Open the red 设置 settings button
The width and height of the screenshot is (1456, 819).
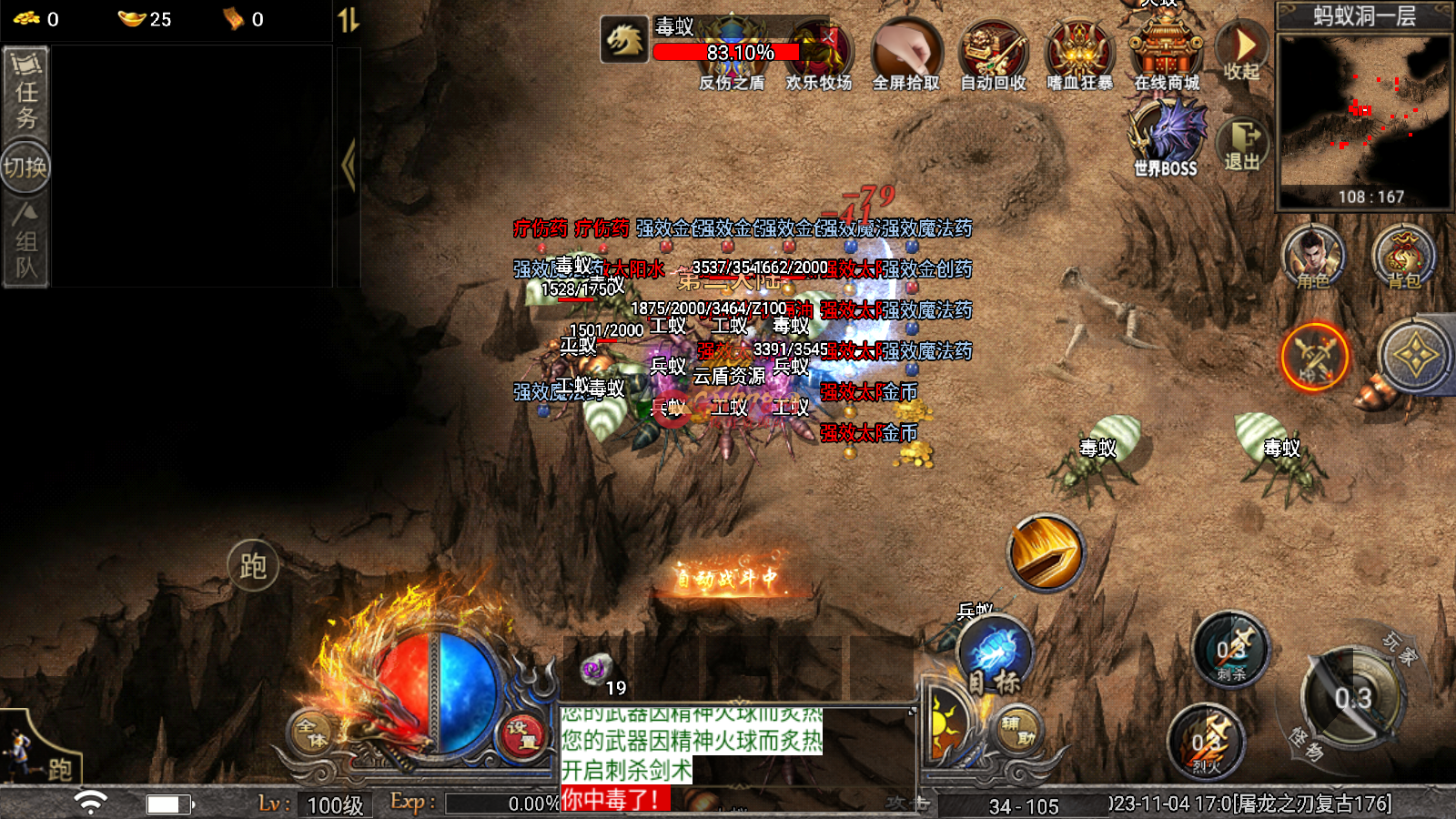click(x=522, y=735)
